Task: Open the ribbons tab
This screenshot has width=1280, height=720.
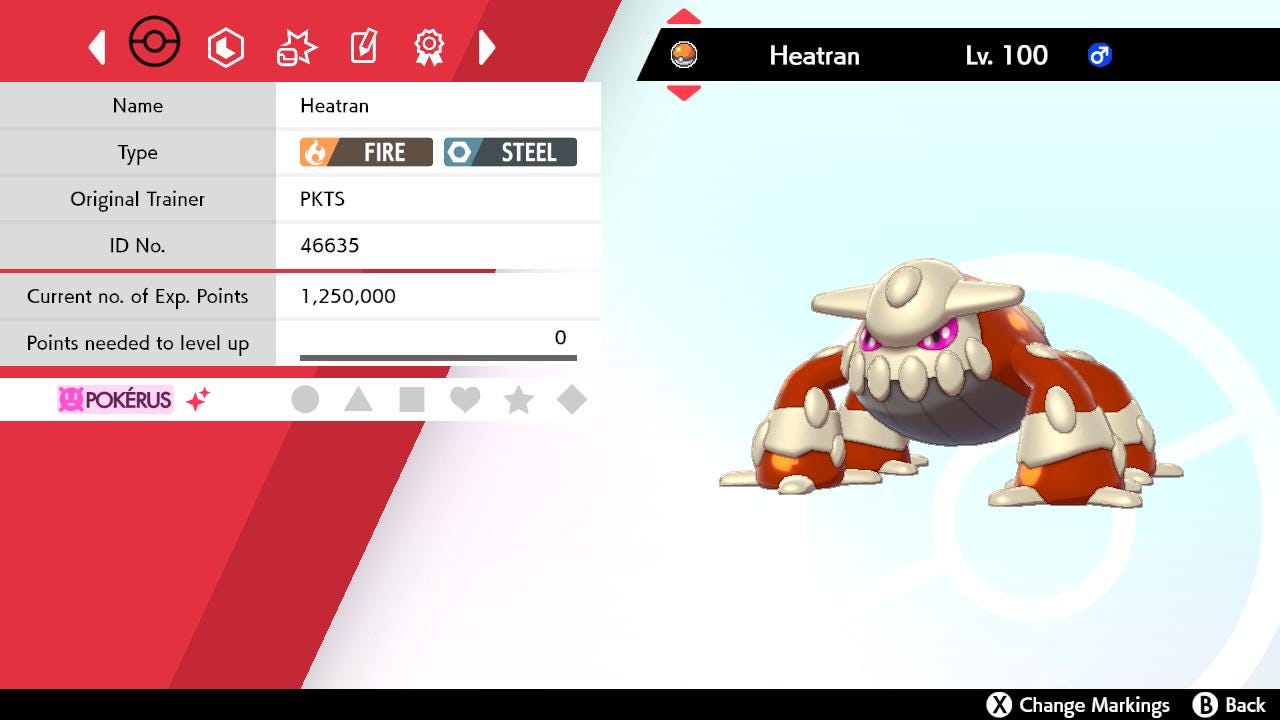Action: [429, 46]
